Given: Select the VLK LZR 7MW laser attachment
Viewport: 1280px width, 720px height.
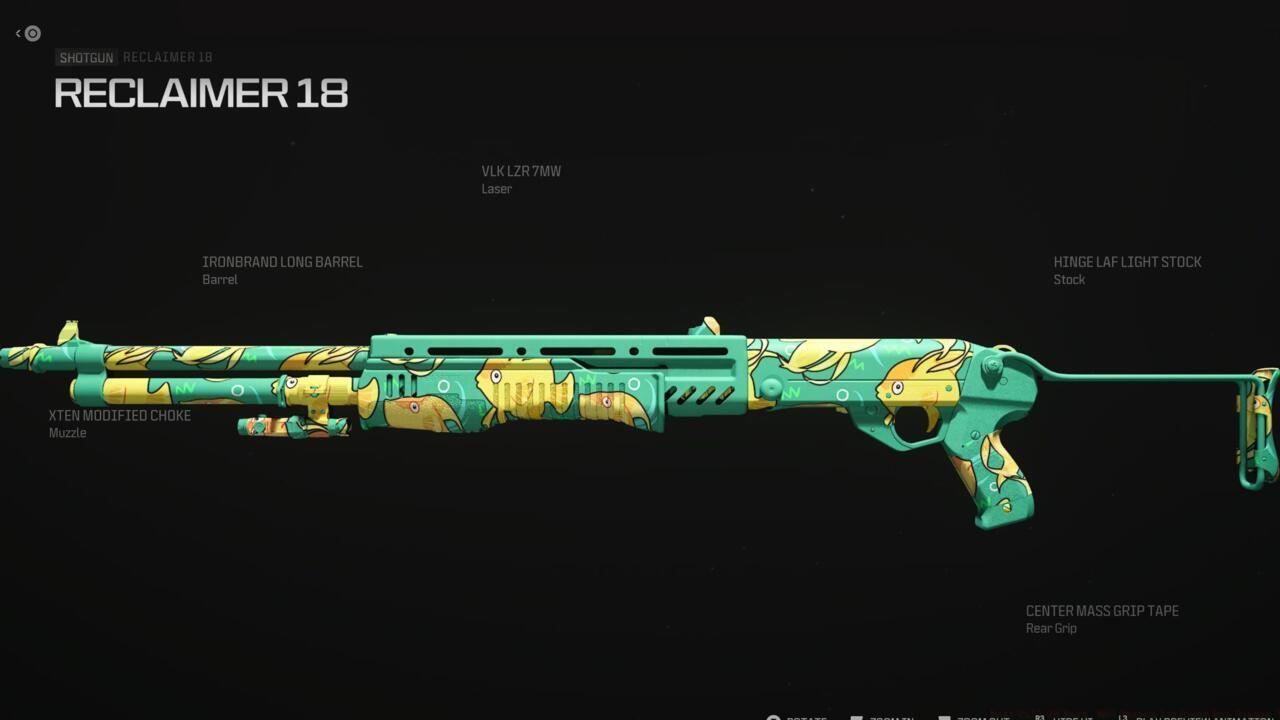Looking at the screenshot, I should click(x=521, y=172).
